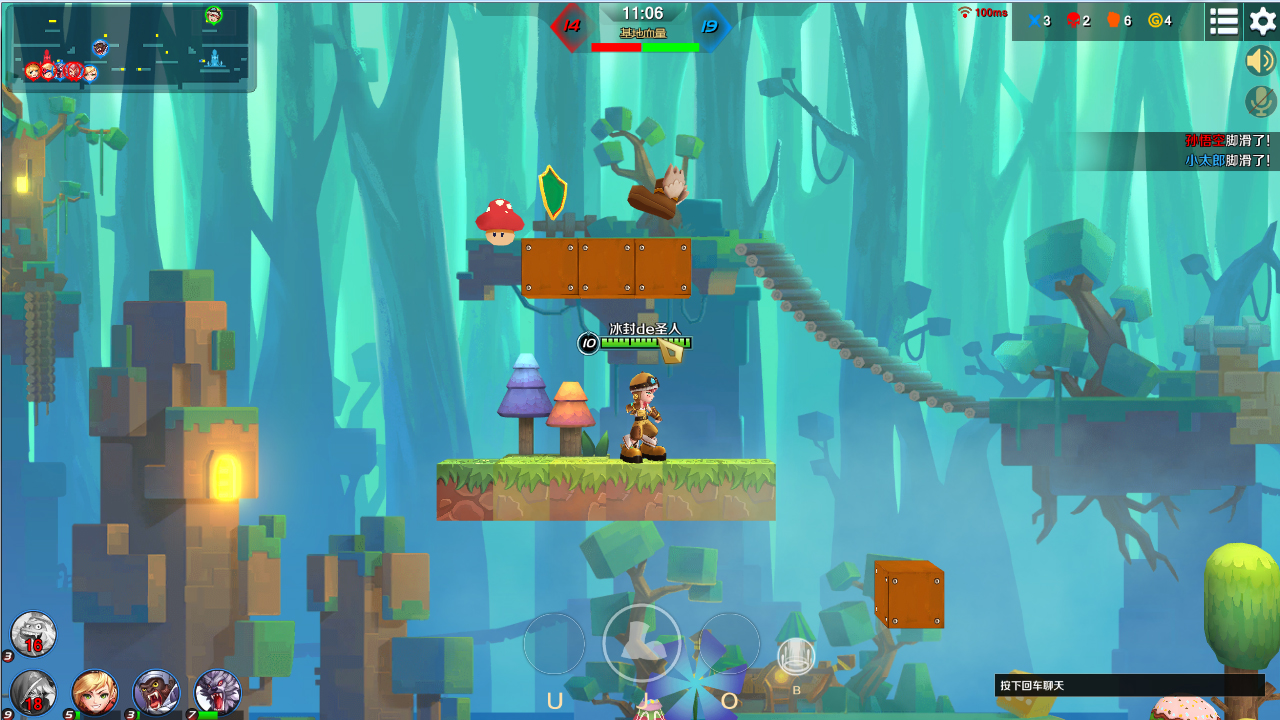The width and height of the screenshot is (1280, 720).
Task: Select the greyed-out hooded teammate portrait
Action: (33, 692)
